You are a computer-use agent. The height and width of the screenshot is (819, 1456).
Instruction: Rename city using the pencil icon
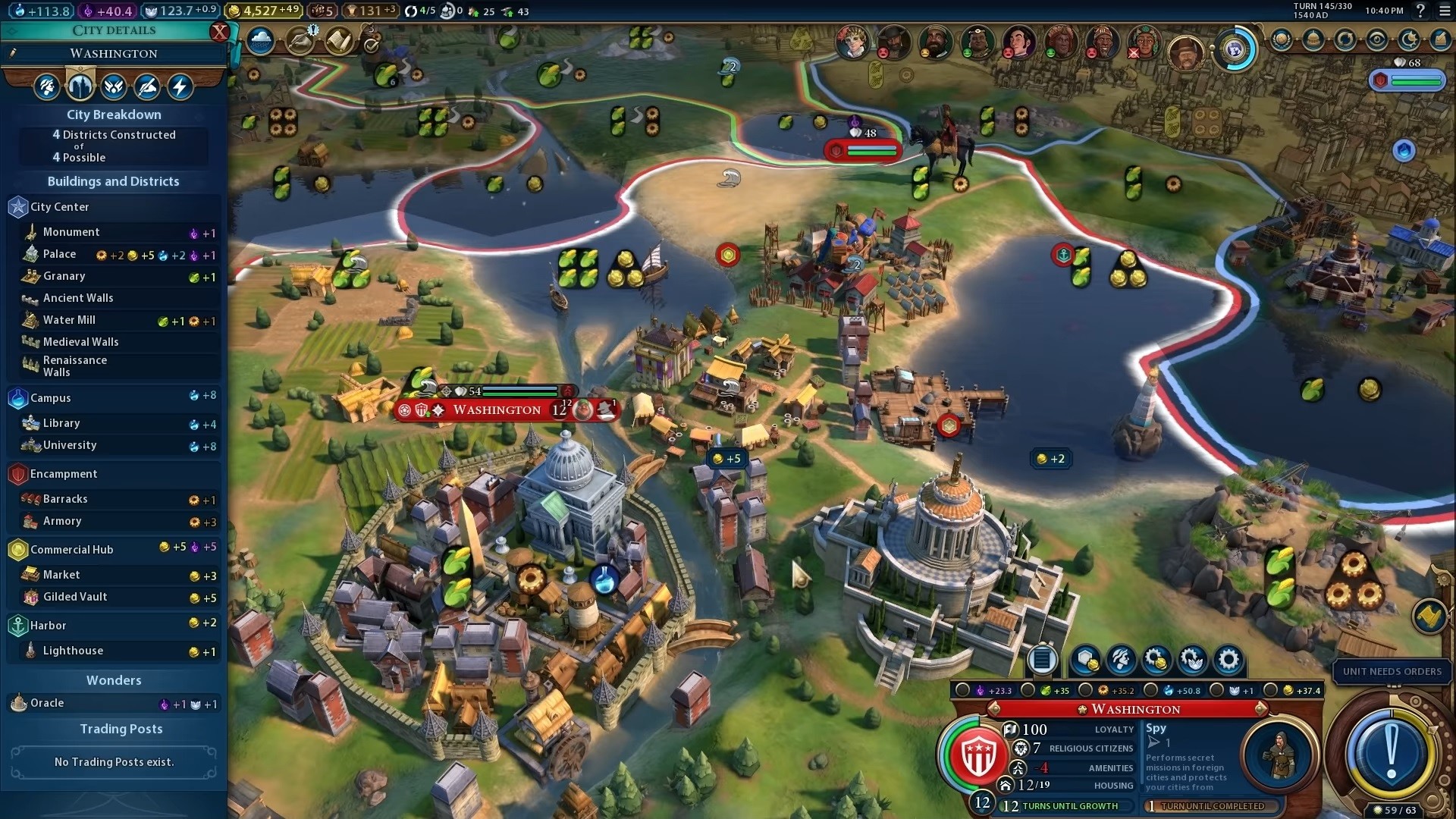click(x=13, y=53)
